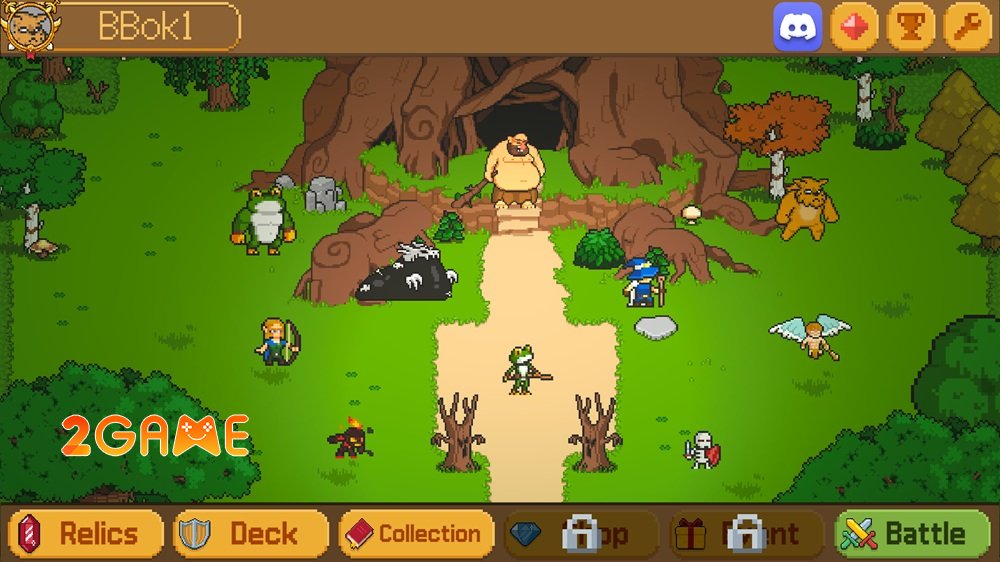Open the trophy leaderboard

click(x=911, y=27)
